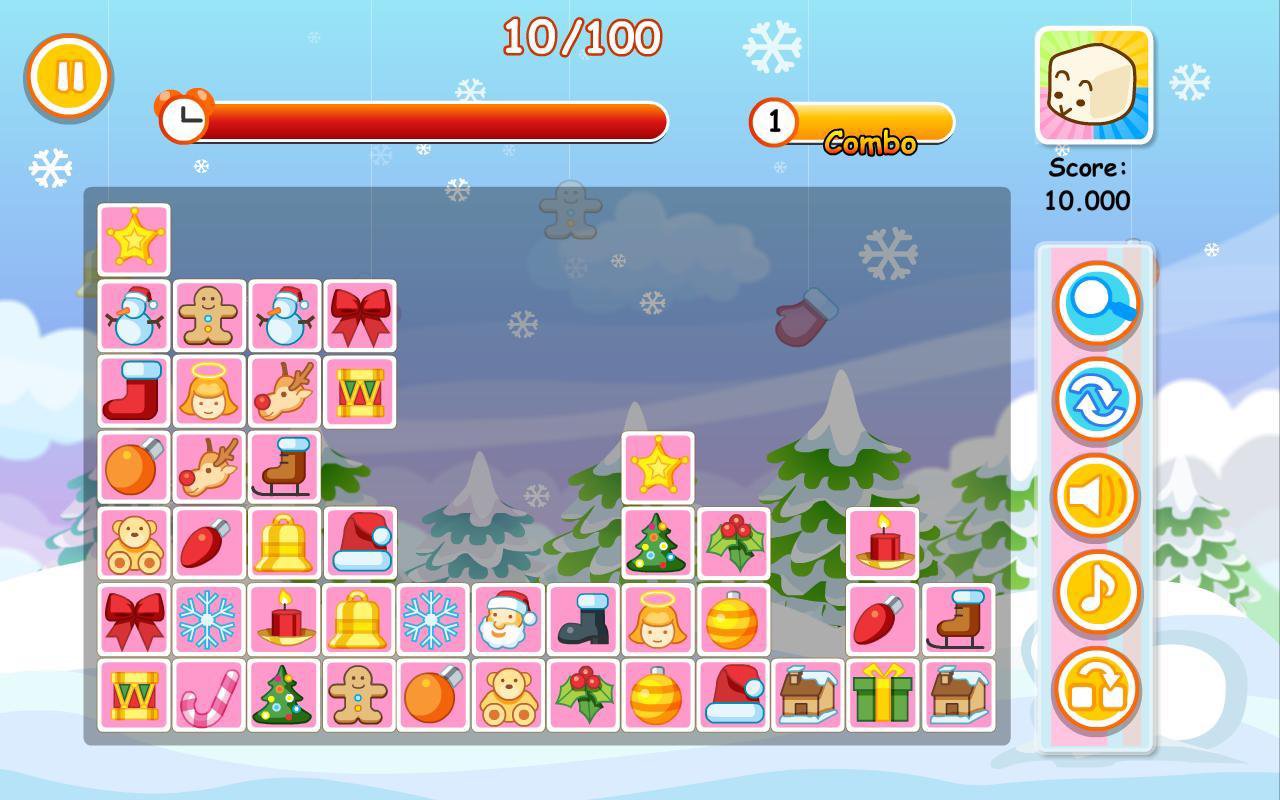The image size is (1280, 800).
Task: Select the teddy bear tile in bottom row
Action: (x=507, y=694)
